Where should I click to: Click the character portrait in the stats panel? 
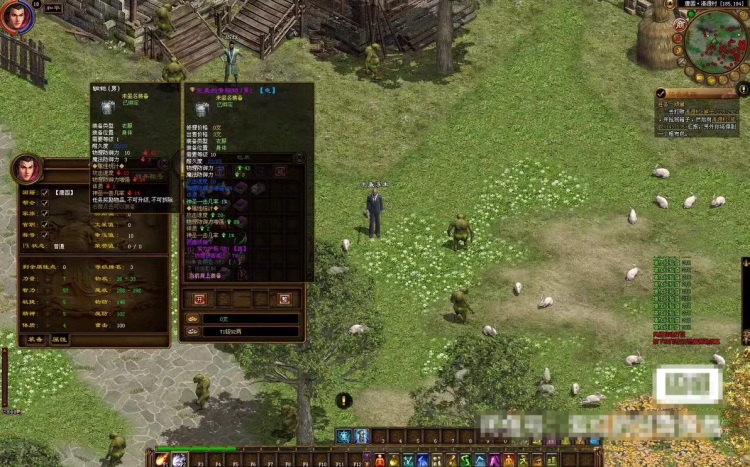coord(26,169)
